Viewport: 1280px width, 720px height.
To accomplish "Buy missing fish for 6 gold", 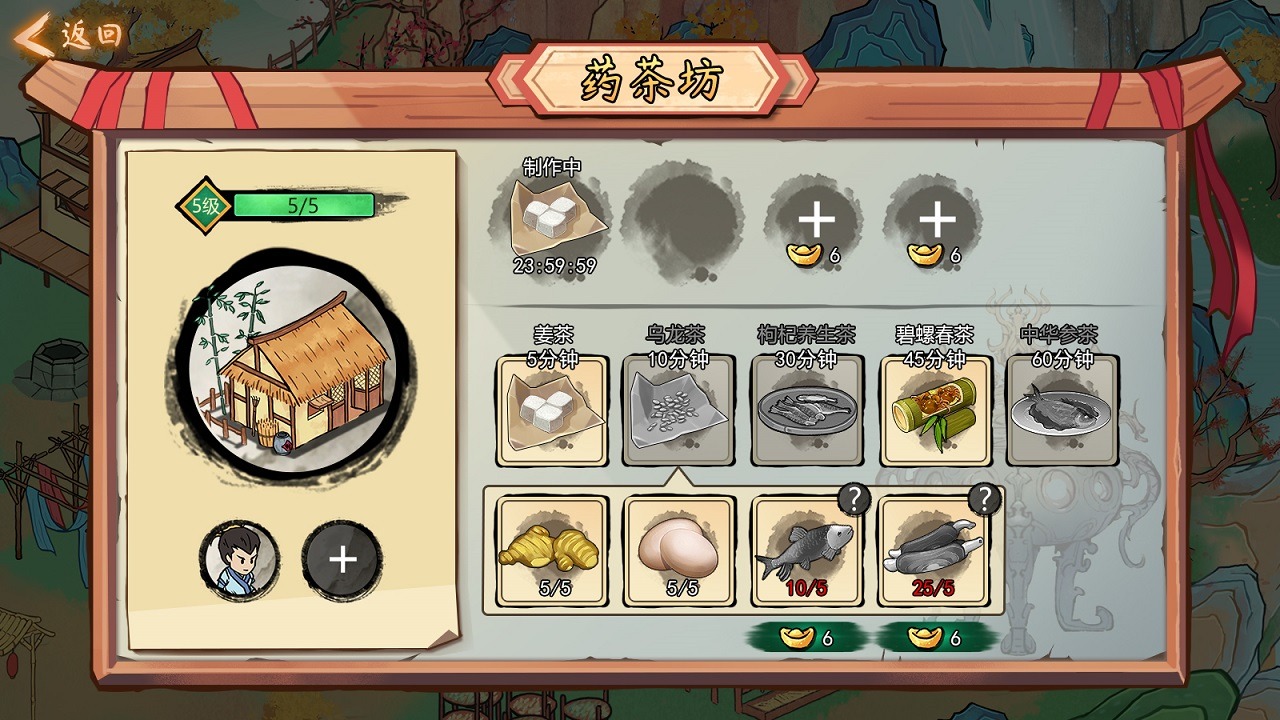I will tap(807, 638).
